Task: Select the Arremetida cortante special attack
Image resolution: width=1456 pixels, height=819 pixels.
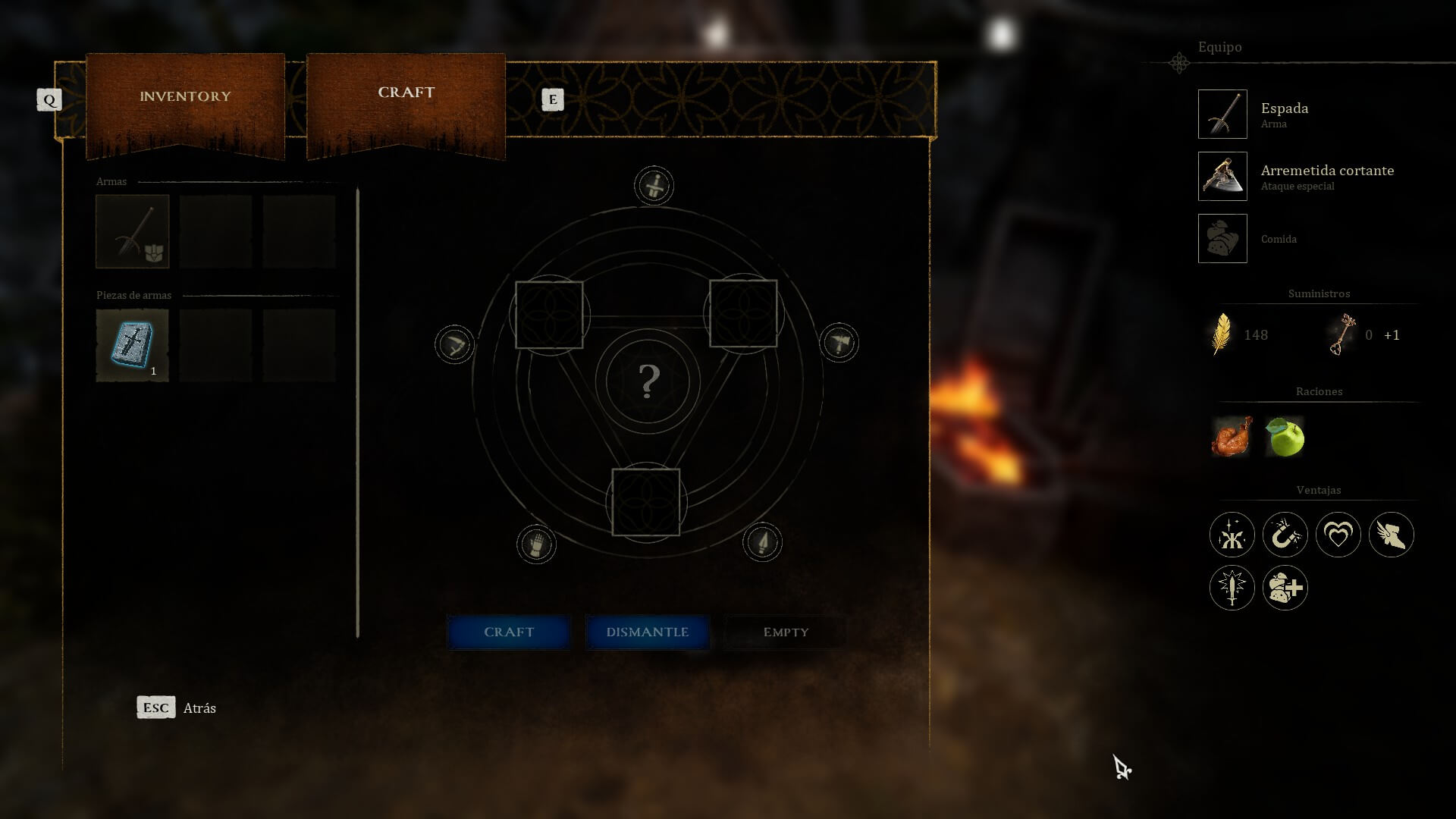Action: click(1222, 177)
